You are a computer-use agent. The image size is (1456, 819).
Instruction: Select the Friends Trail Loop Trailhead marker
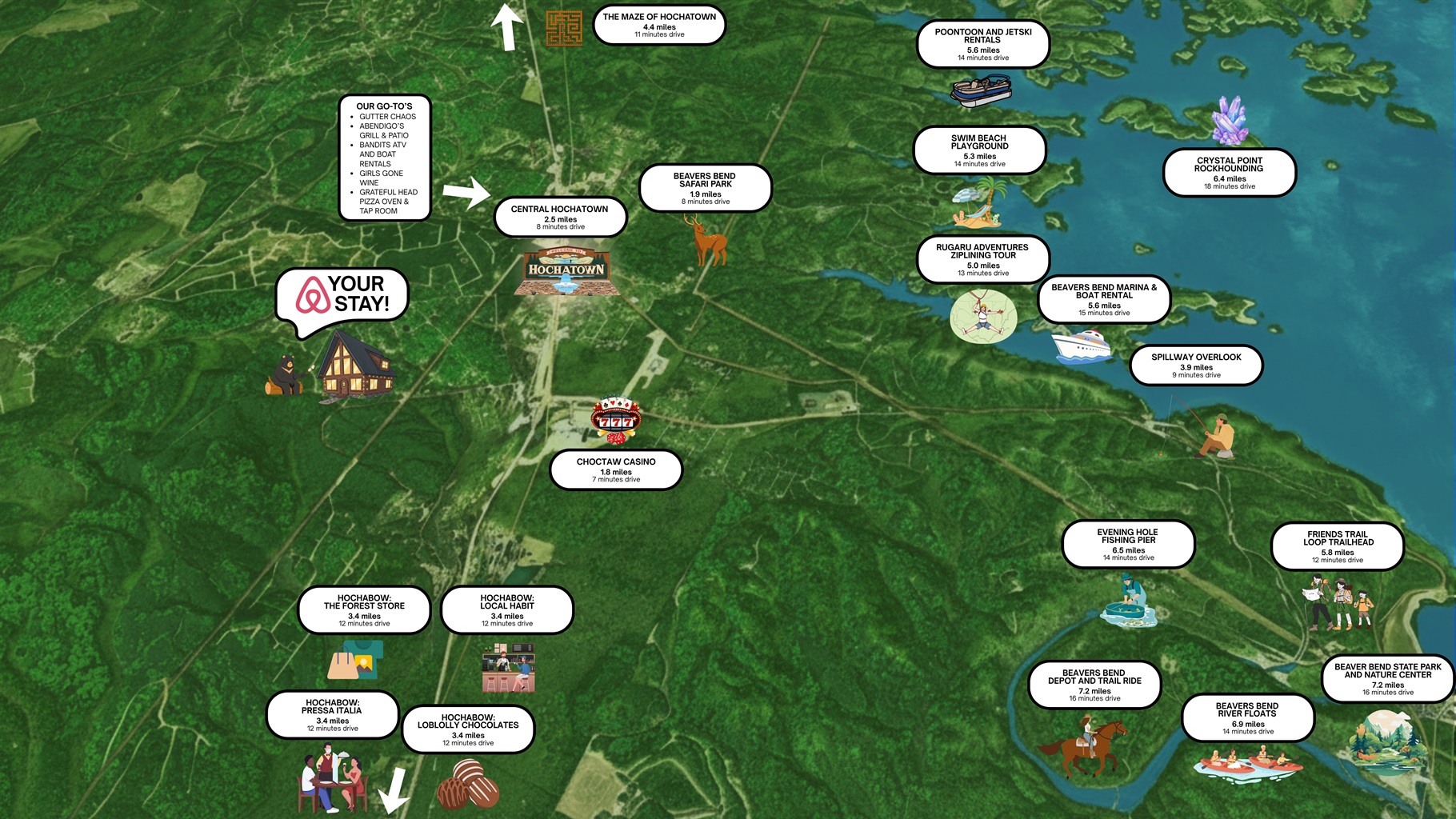pyautogui.click(x=1337, y=546)
